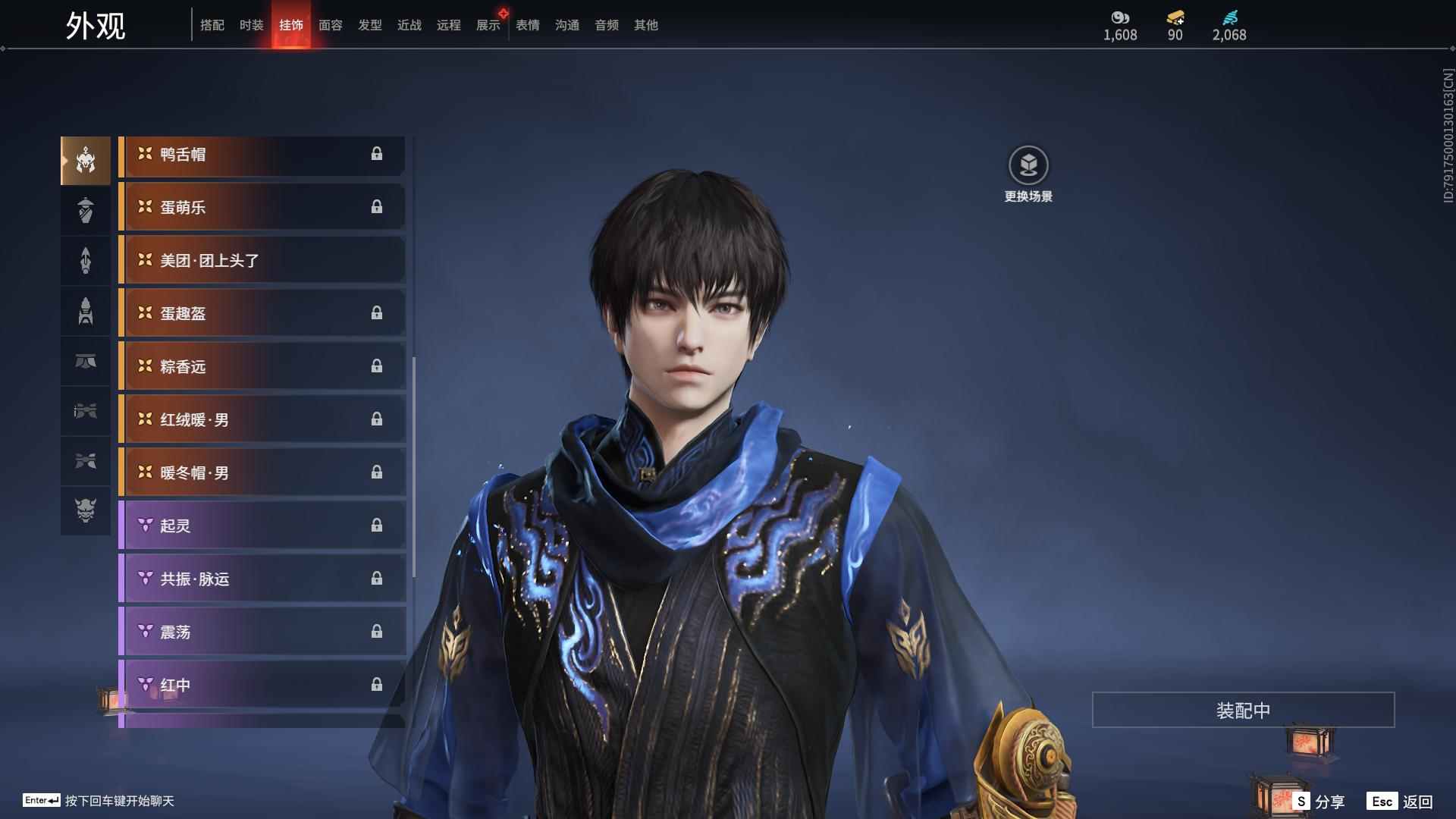The width and height of the screenshot is (1456, 819).
Task: Select the 共振·脉运 entry
Action: (x=262, y=579)
